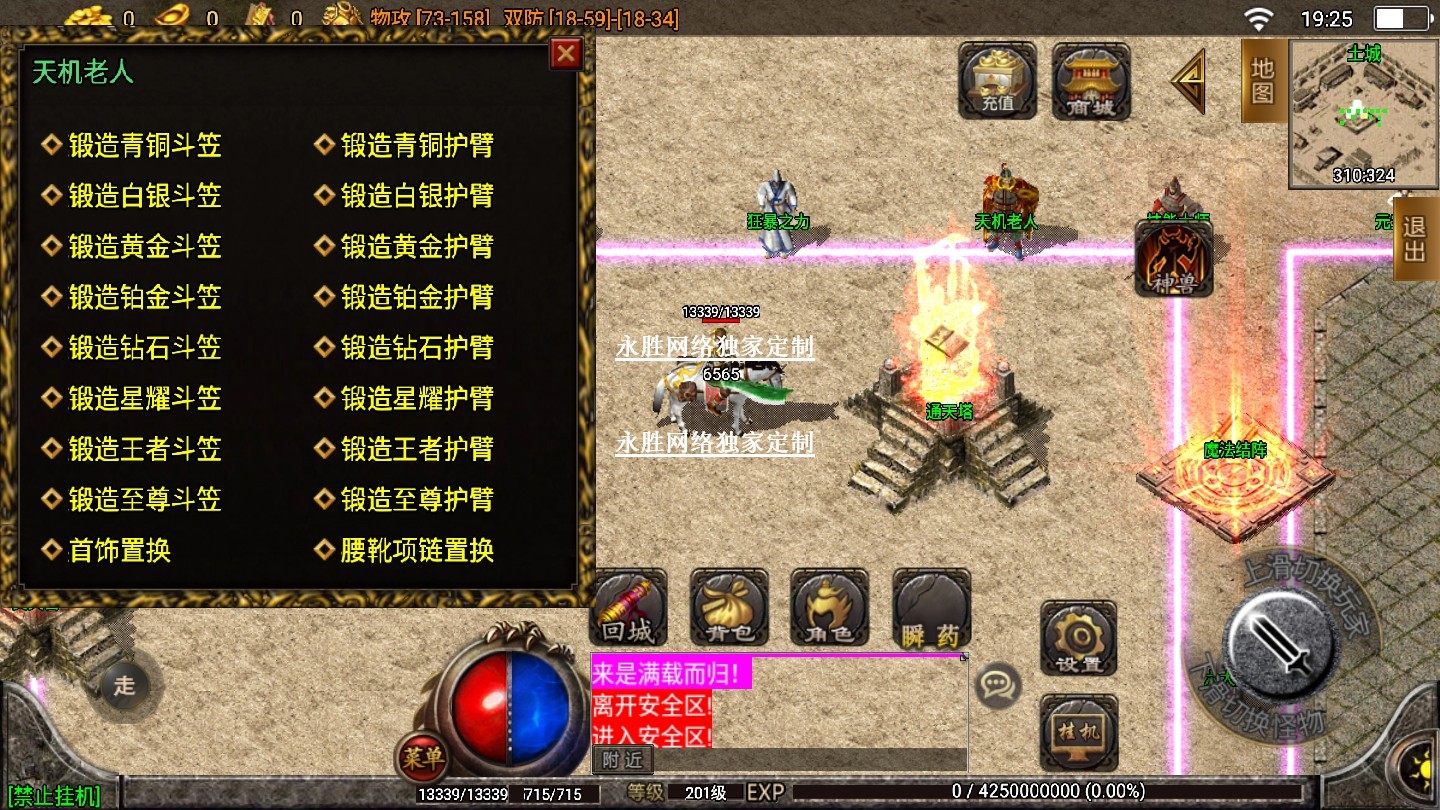Choose 锻造黄金护臂 from the list

pos(417,247)
